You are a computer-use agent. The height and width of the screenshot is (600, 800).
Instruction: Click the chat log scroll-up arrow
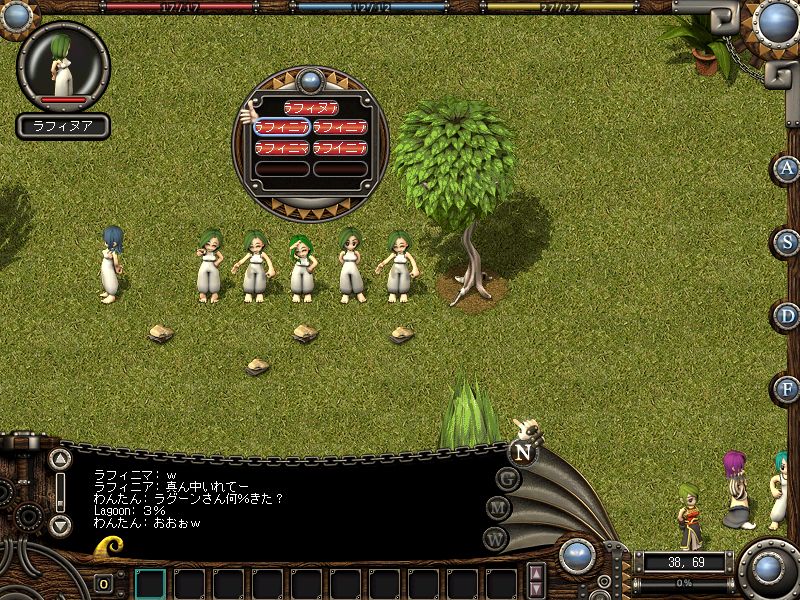[60, 460]
